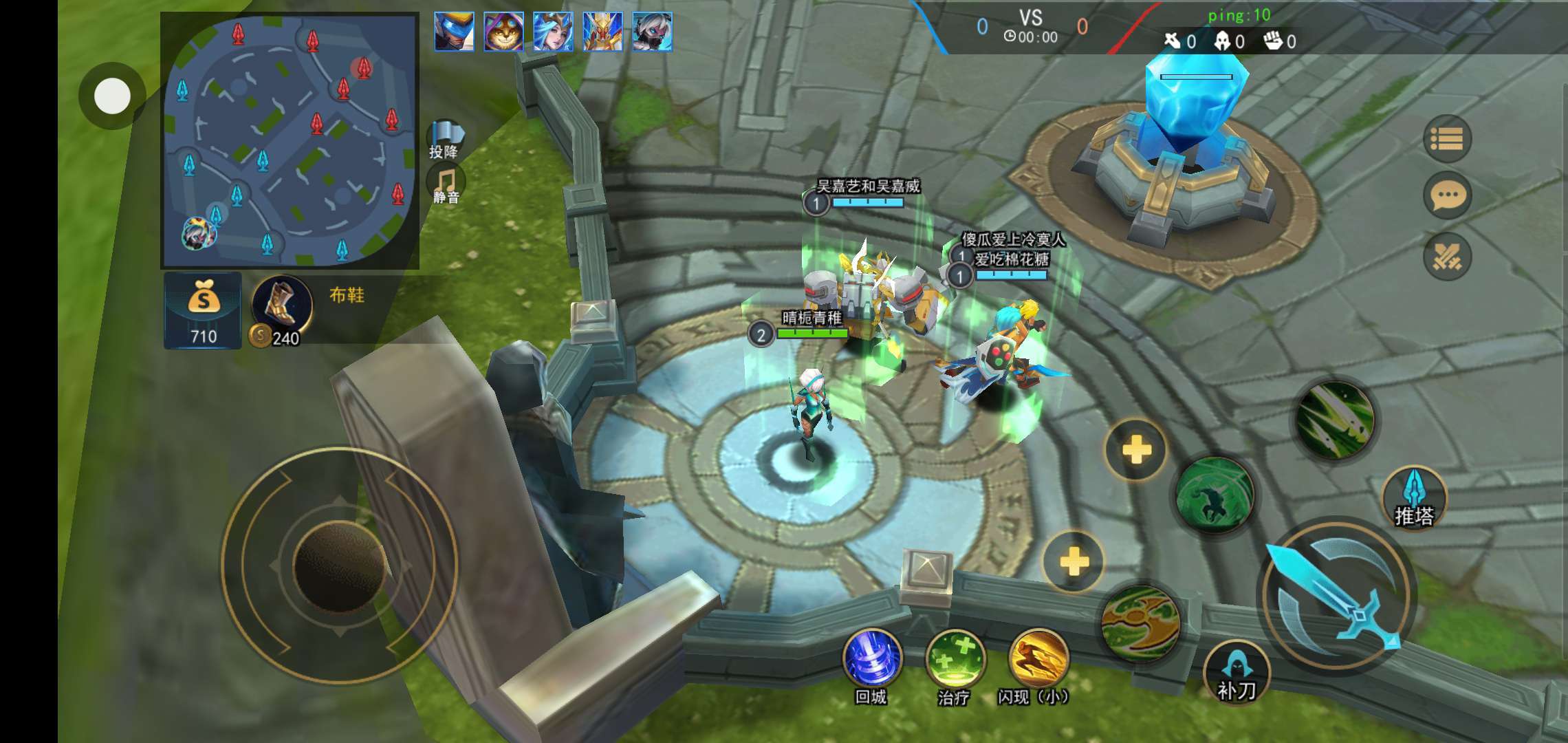Image resolution: width=1568 pixels, height=743 pixels.
Task: Trigger the green slash ultimate skill
Action: click(x=1335, y=420)
